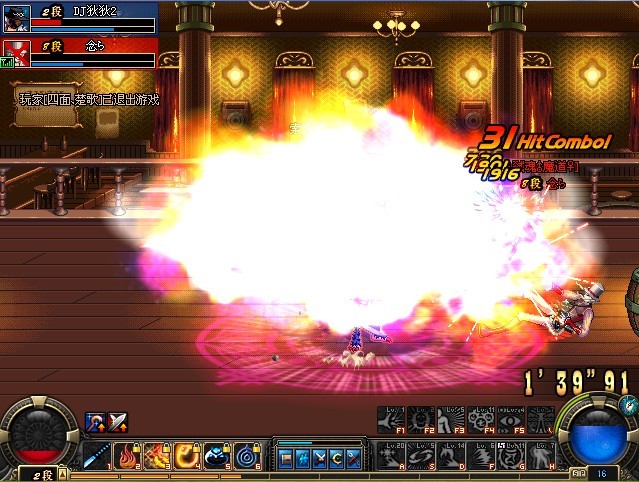639x482 pixels.
Task: Select the blue sword item in slot 1
Action: click(x=96, y=456)
